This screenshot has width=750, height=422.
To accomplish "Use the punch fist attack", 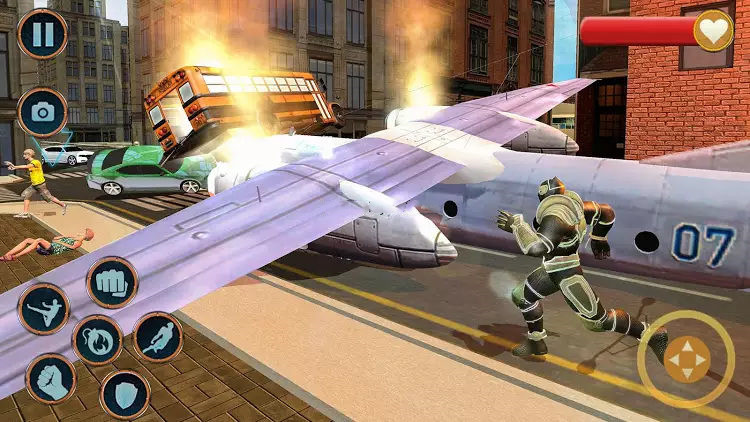I will point(111,282).
